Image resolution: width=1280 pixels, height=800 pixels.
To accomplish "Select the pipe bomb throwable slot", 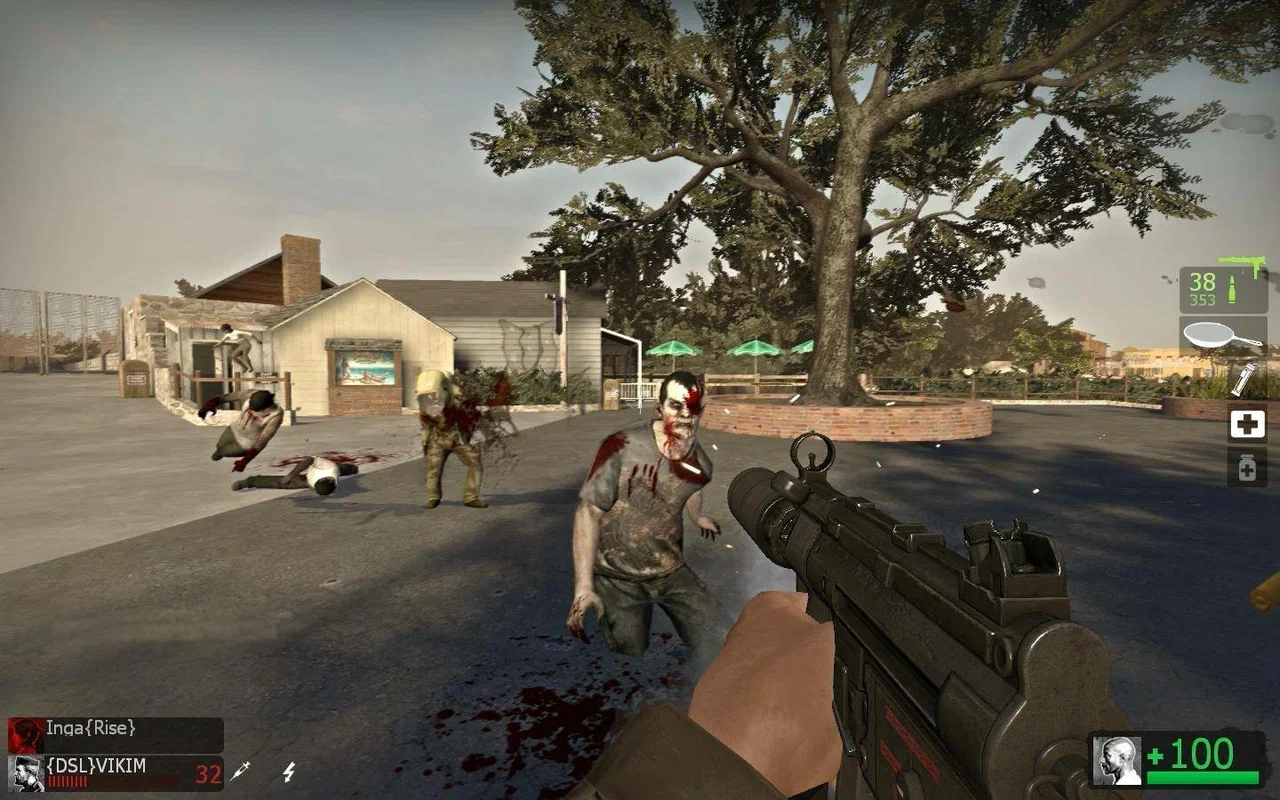I will point(1244,380).
